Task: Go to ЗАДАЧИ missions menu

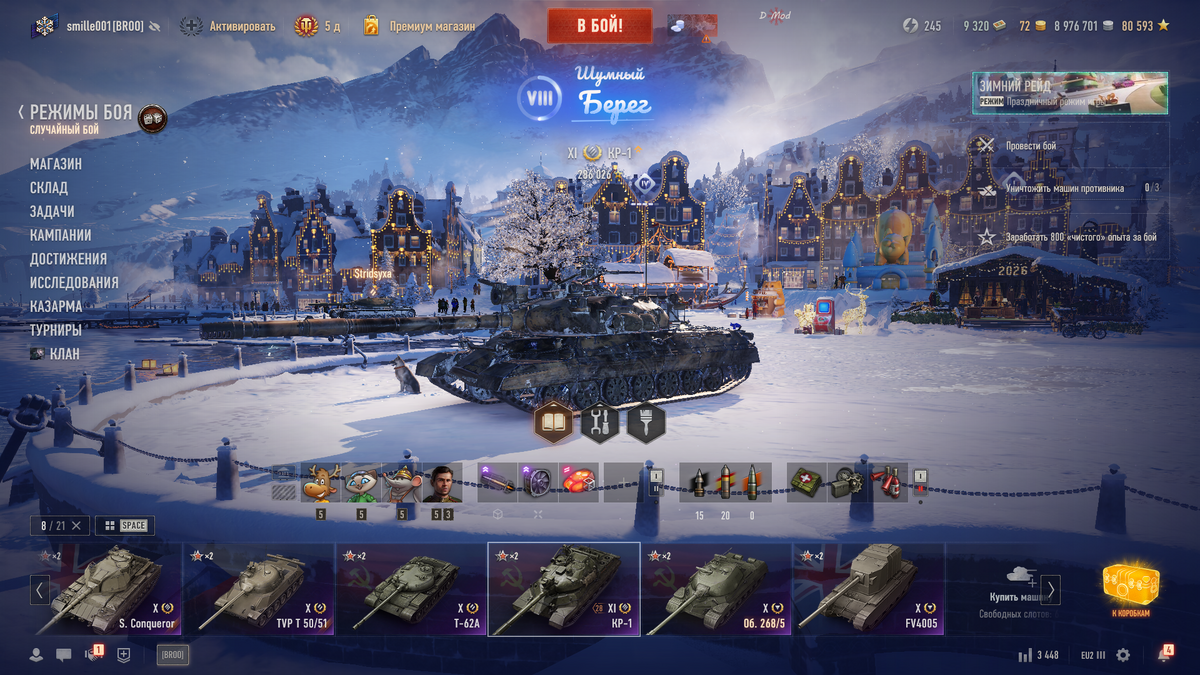Action: 52,212
